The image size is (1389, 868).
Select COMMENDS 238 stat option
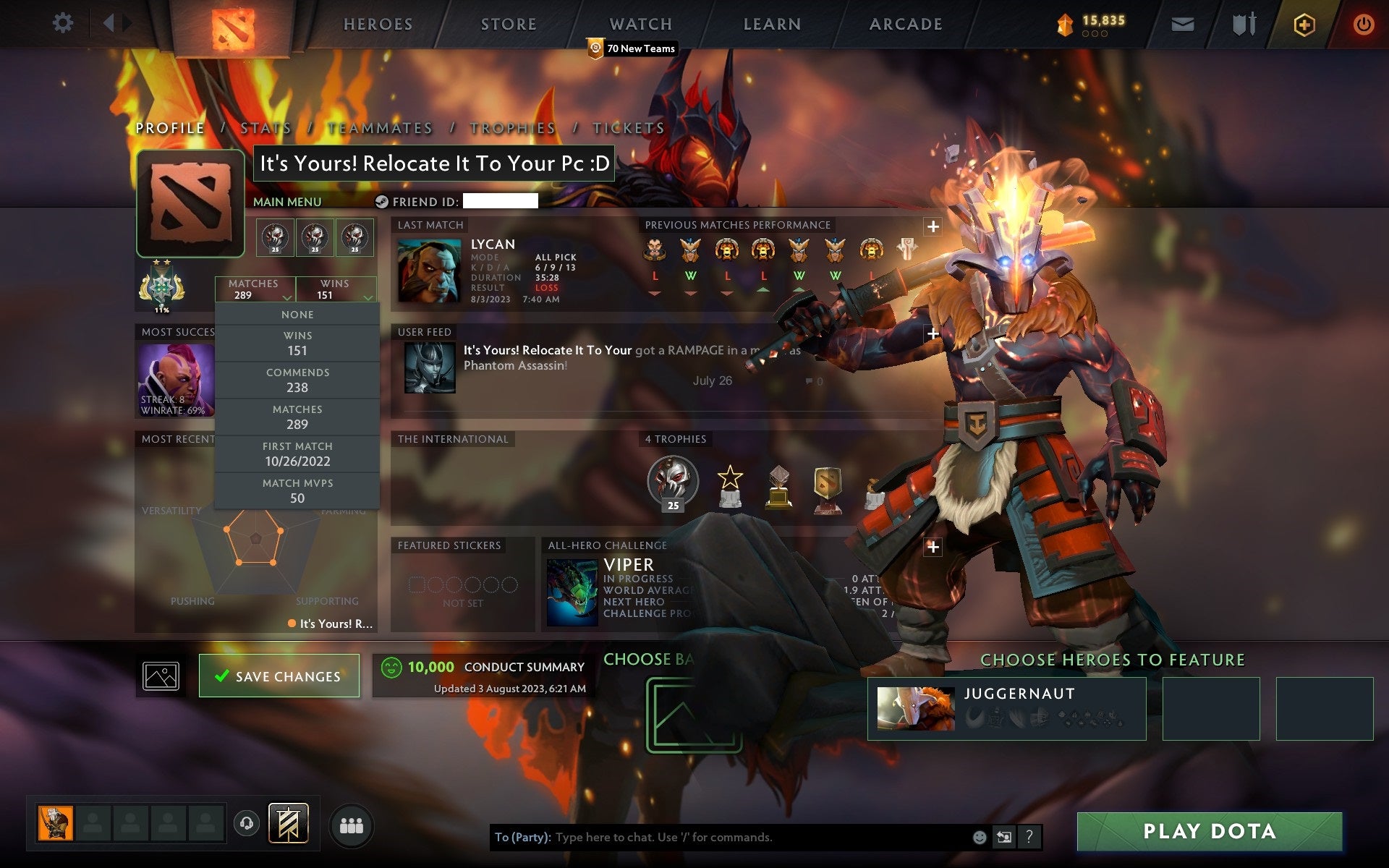(x=297, y=380)
